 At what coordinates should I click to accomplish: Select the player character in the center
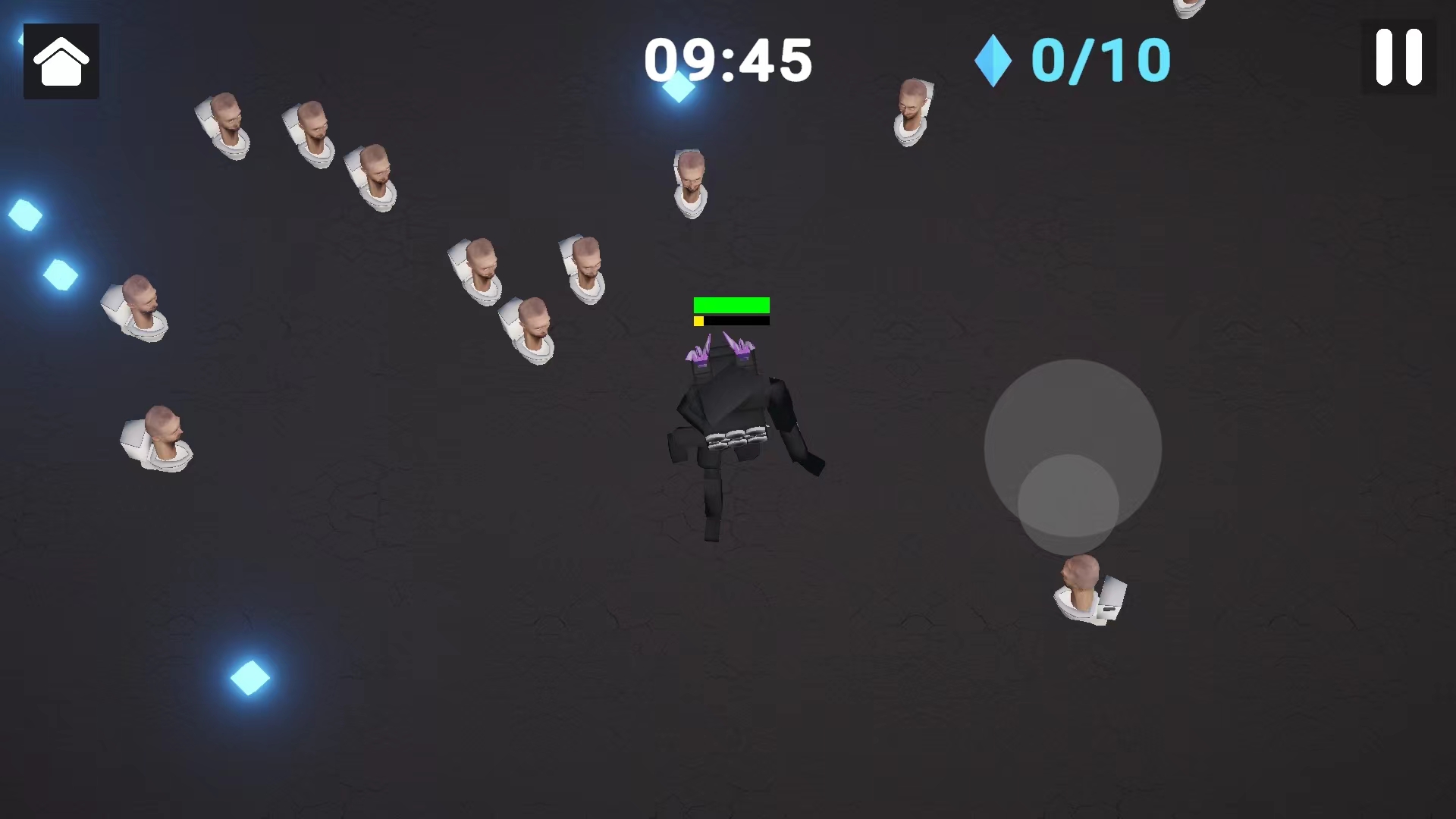pos(736,432)
